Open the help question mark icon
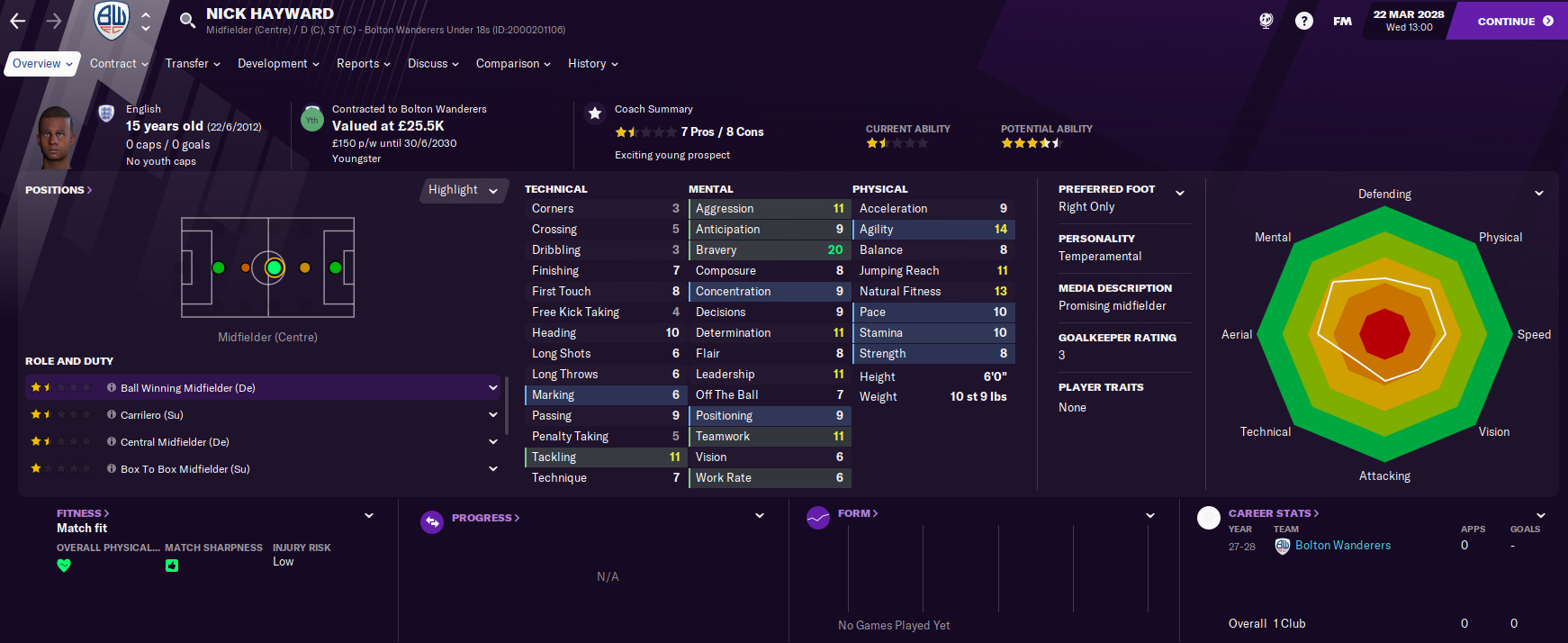Screen dimensions: 1568x643 pos(1303,21)
